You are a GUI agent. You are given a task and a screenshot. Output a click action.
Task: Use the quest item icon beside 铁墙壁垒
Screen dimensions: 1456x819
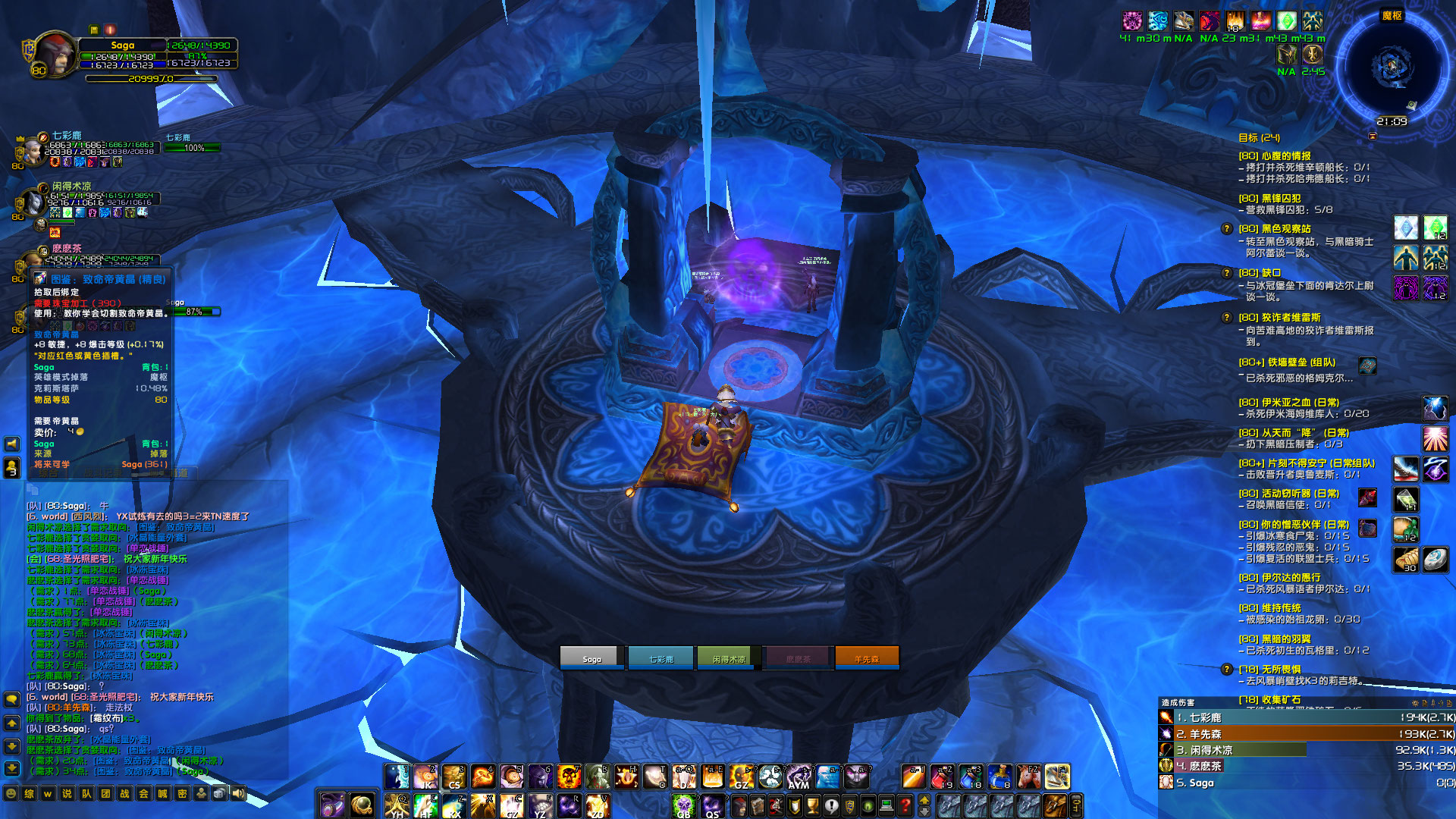(x=1367, y=366)
